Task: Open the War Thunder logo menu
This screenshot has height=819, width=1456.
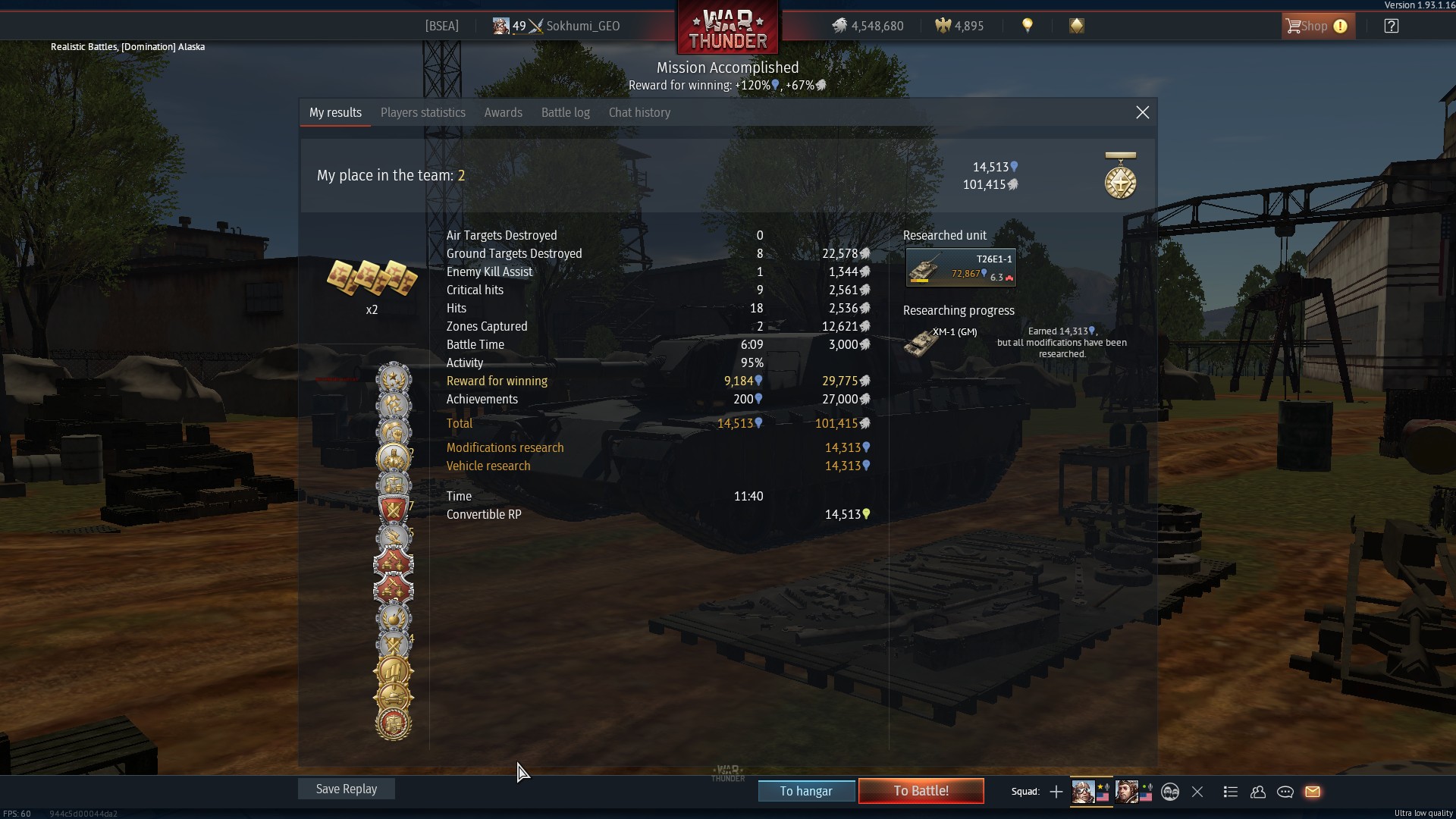Action: tap(727, 29)
